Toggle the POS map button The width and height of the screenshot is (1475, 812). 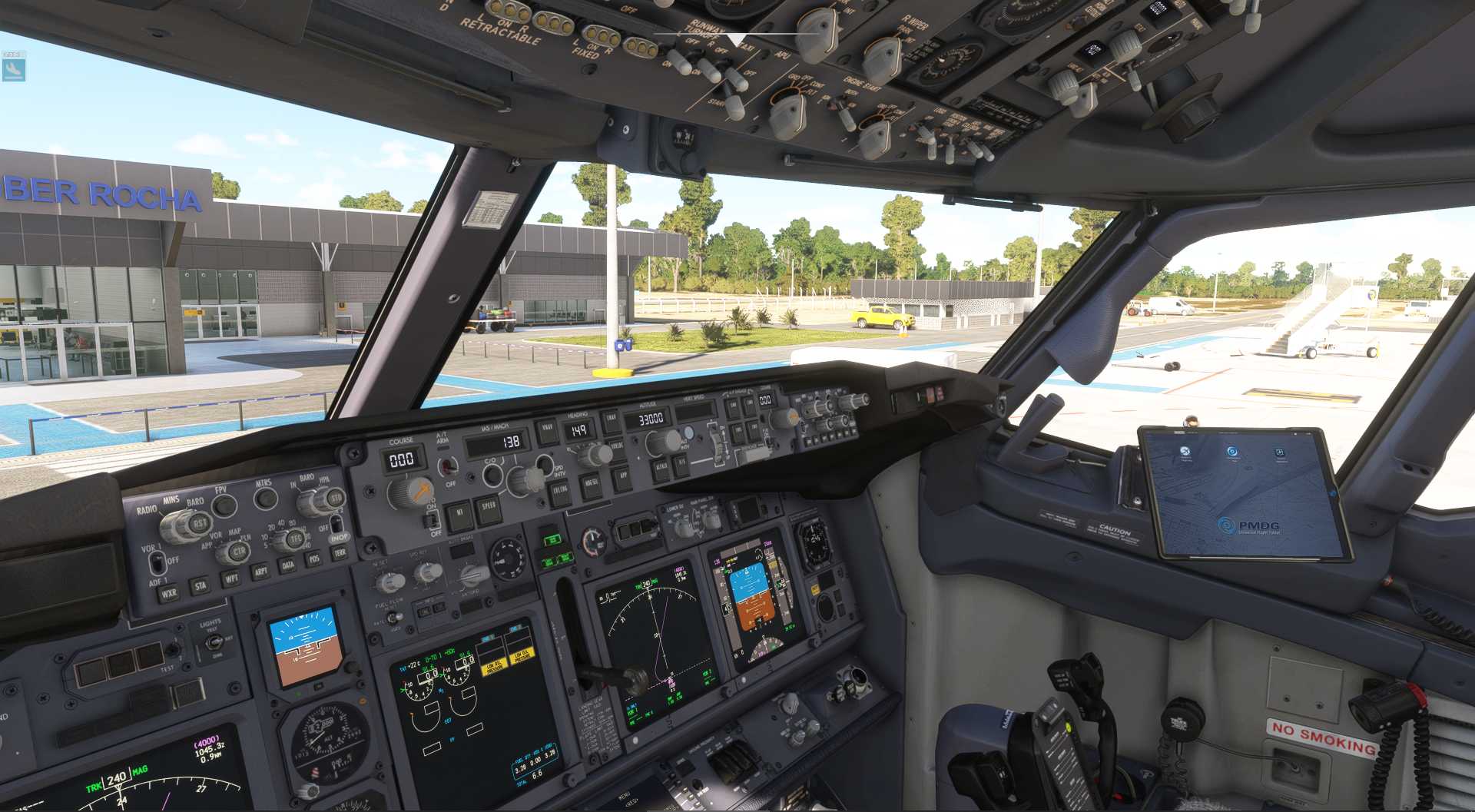click(314, 559)
